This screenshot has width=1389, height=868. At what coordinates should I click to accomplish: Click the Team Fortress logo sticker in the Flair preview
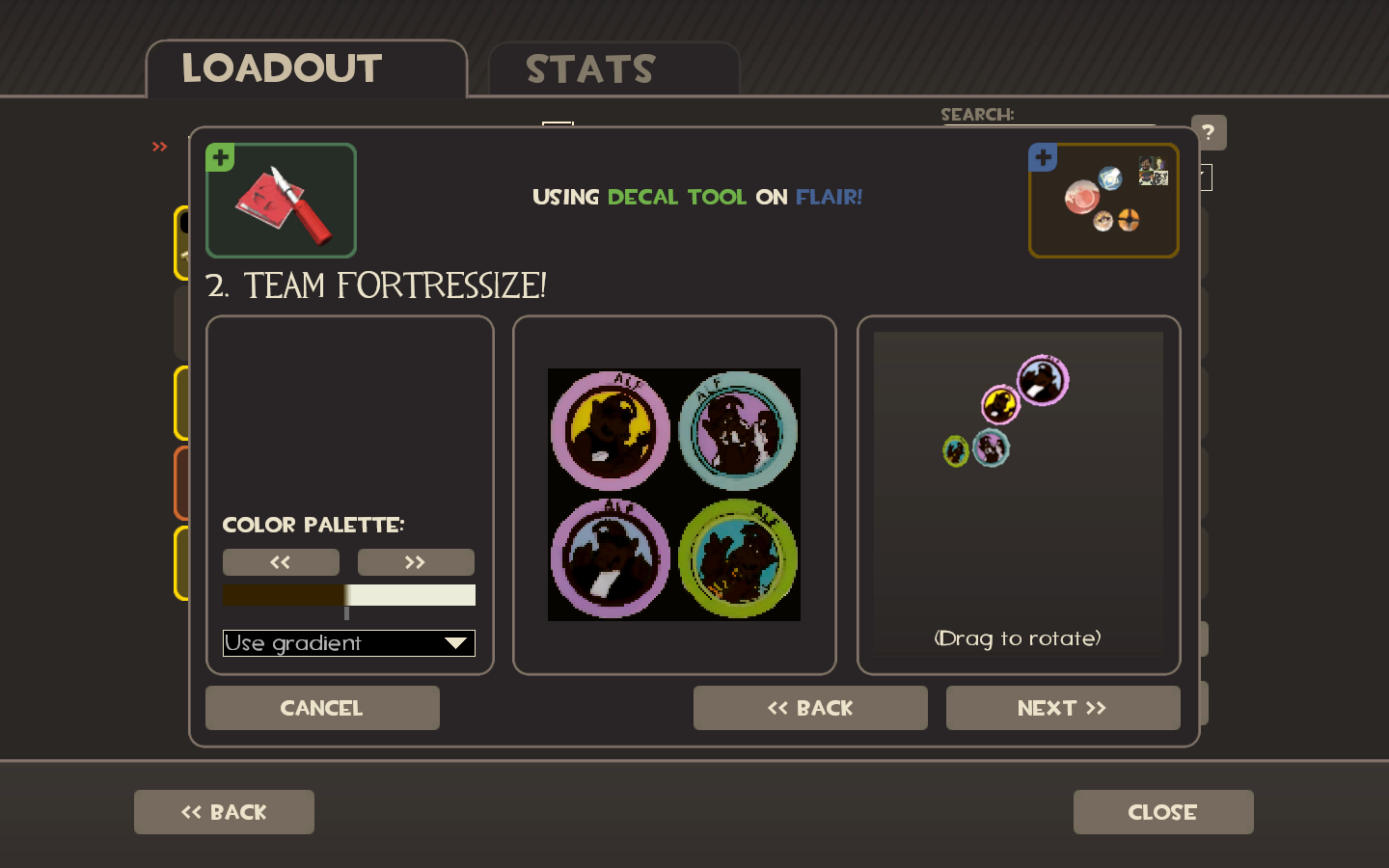coord(1129,221)
